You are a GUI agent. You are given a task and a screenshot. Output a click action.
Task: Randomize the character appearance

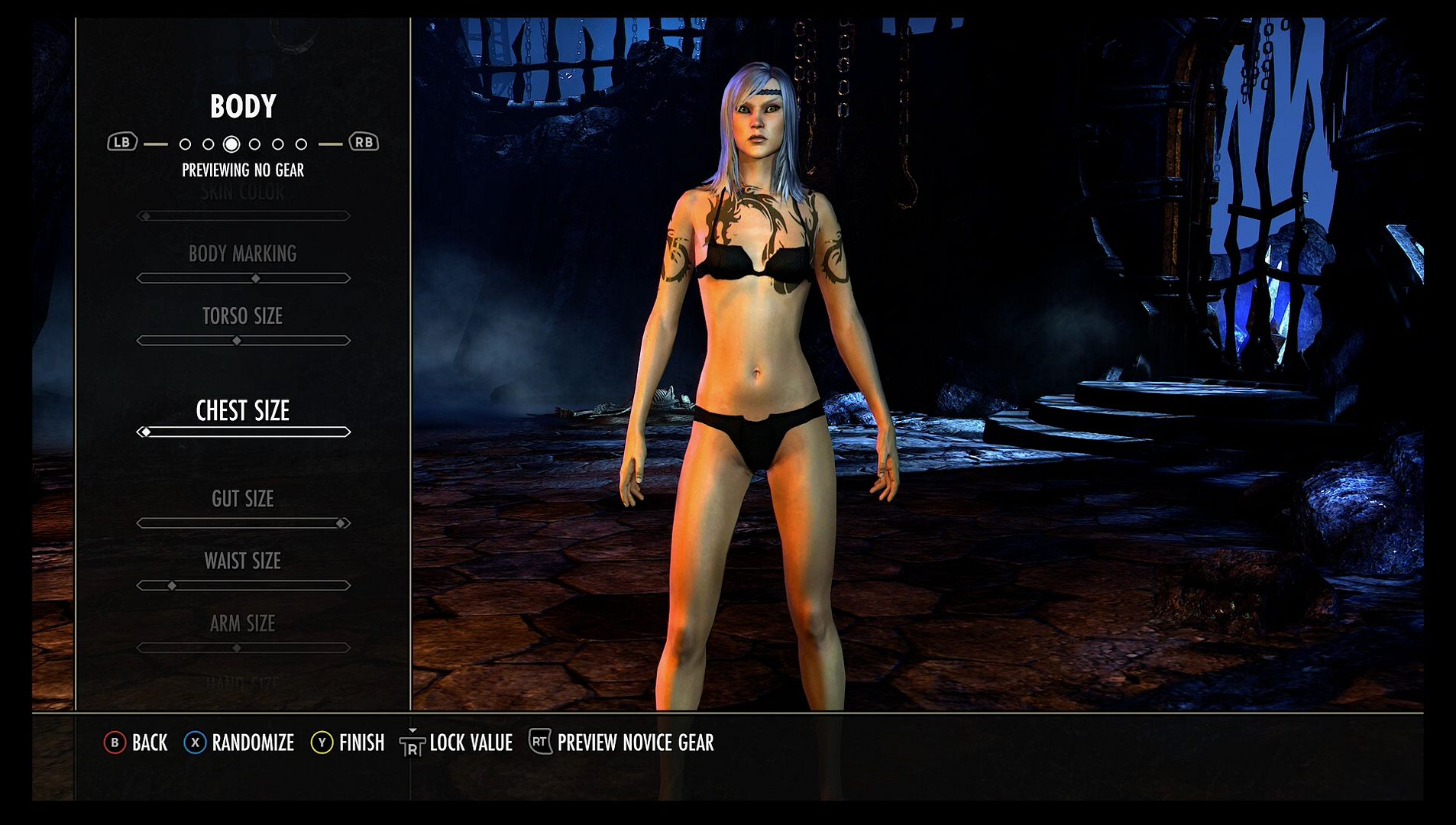[239, 742]
